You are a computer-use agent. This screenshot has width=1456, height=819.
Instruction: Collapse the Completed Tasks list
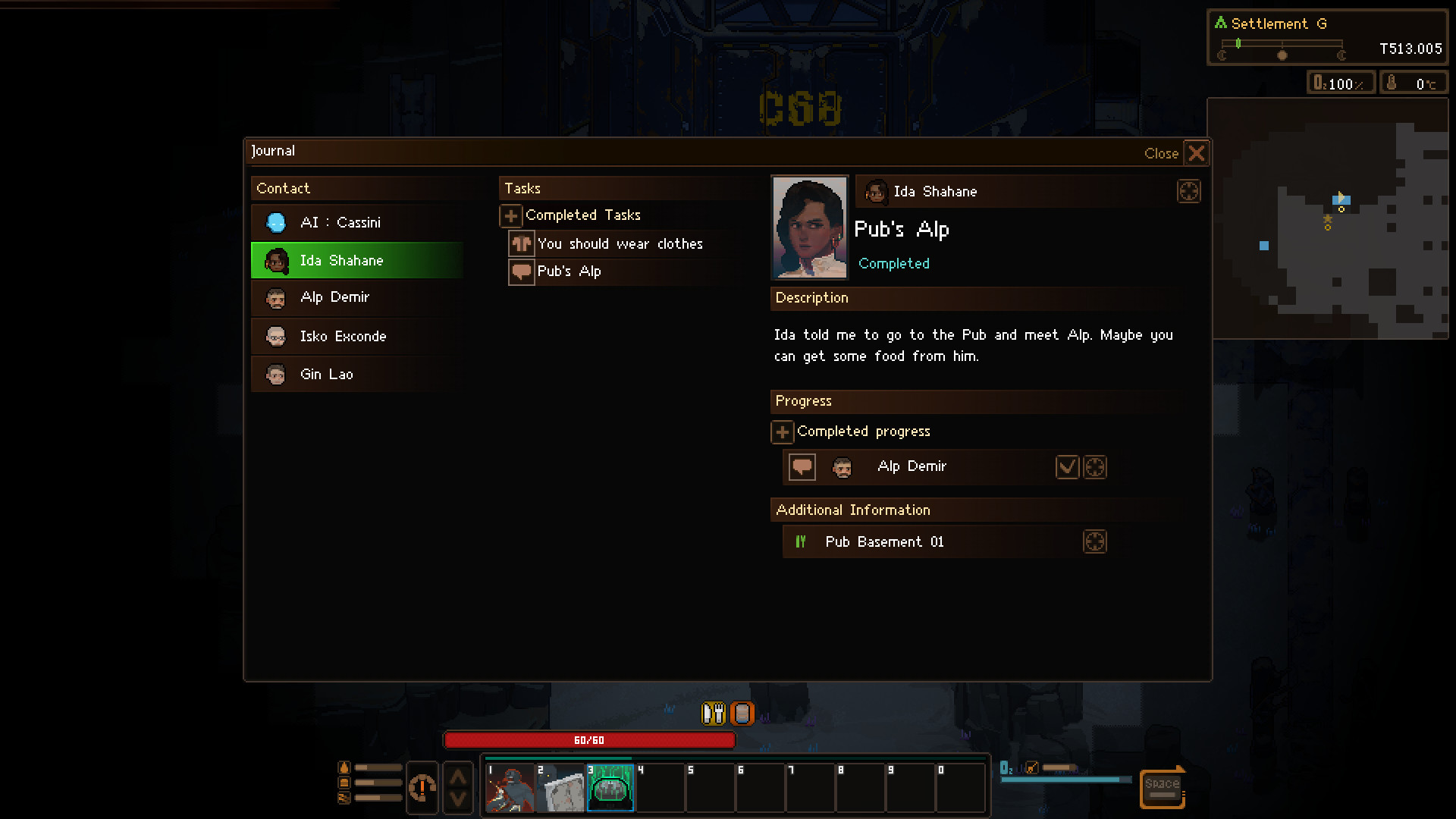pyautogui.click(x=510, y=215)
